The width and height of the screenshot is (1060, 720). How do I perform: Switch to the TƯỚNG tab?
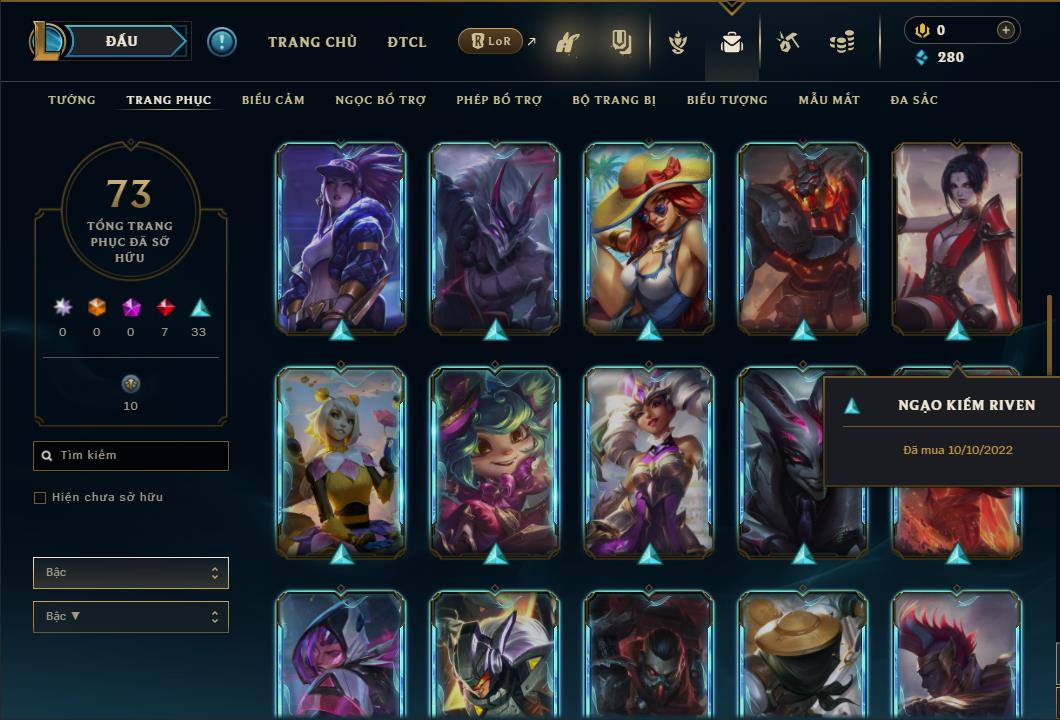(x=72, y=100)
